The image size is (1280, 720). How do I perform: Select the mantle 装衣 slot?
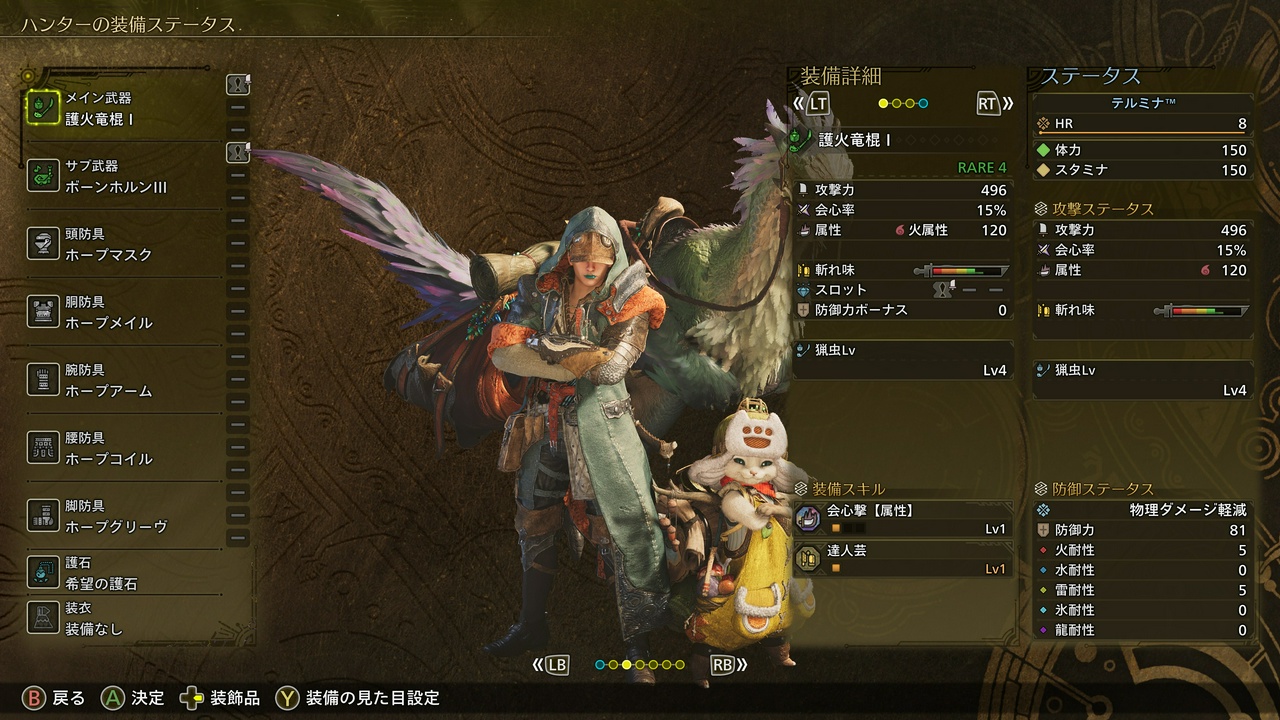[x=122, y=619]
